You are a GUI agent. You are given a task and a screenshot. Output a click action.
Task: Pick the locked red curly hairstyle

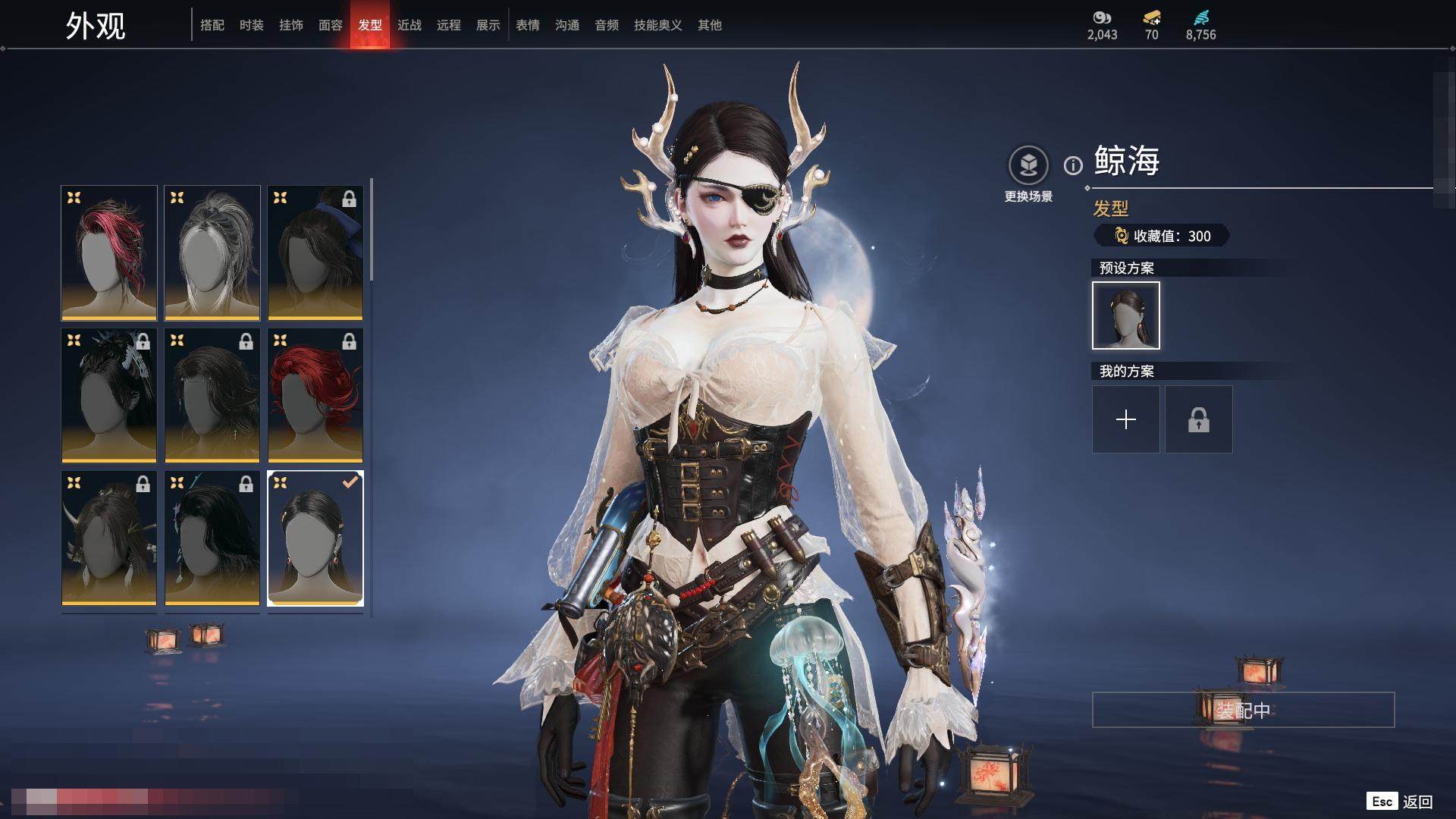point(315,395)
